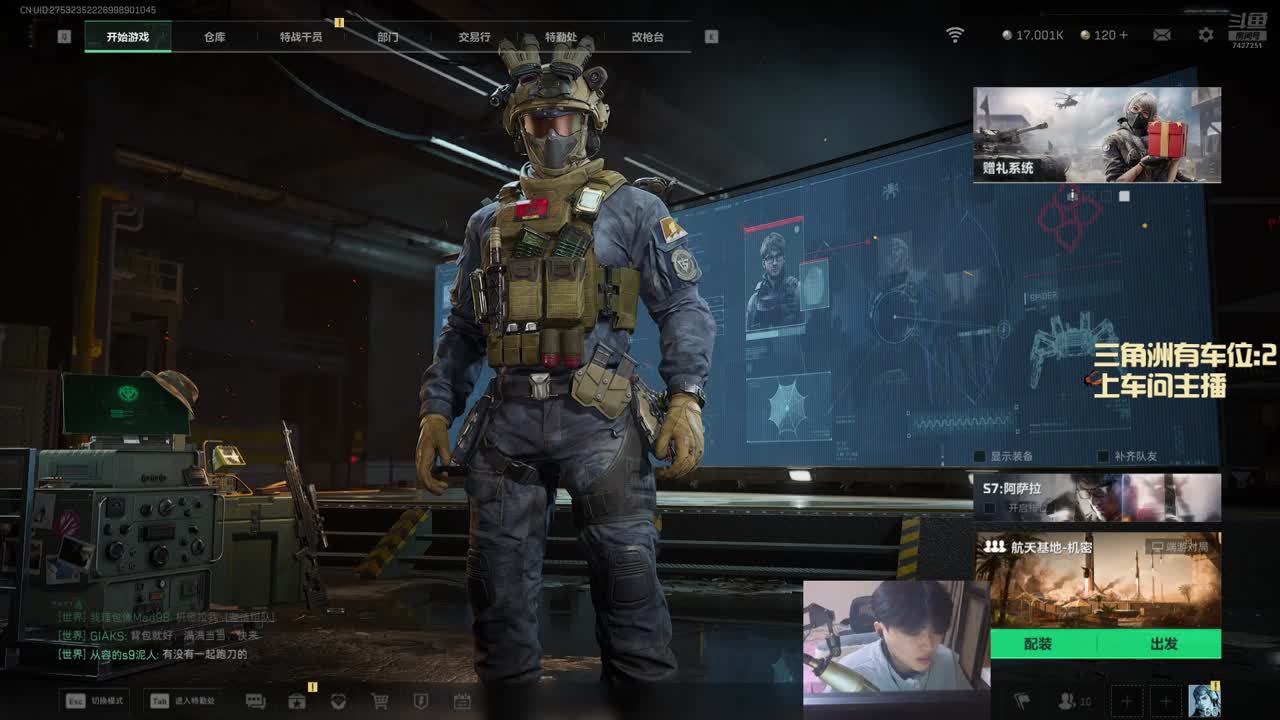Open the S7:阿萨拉 season banner
This screenshot has width=1280, height=720.
point(1097,497)
